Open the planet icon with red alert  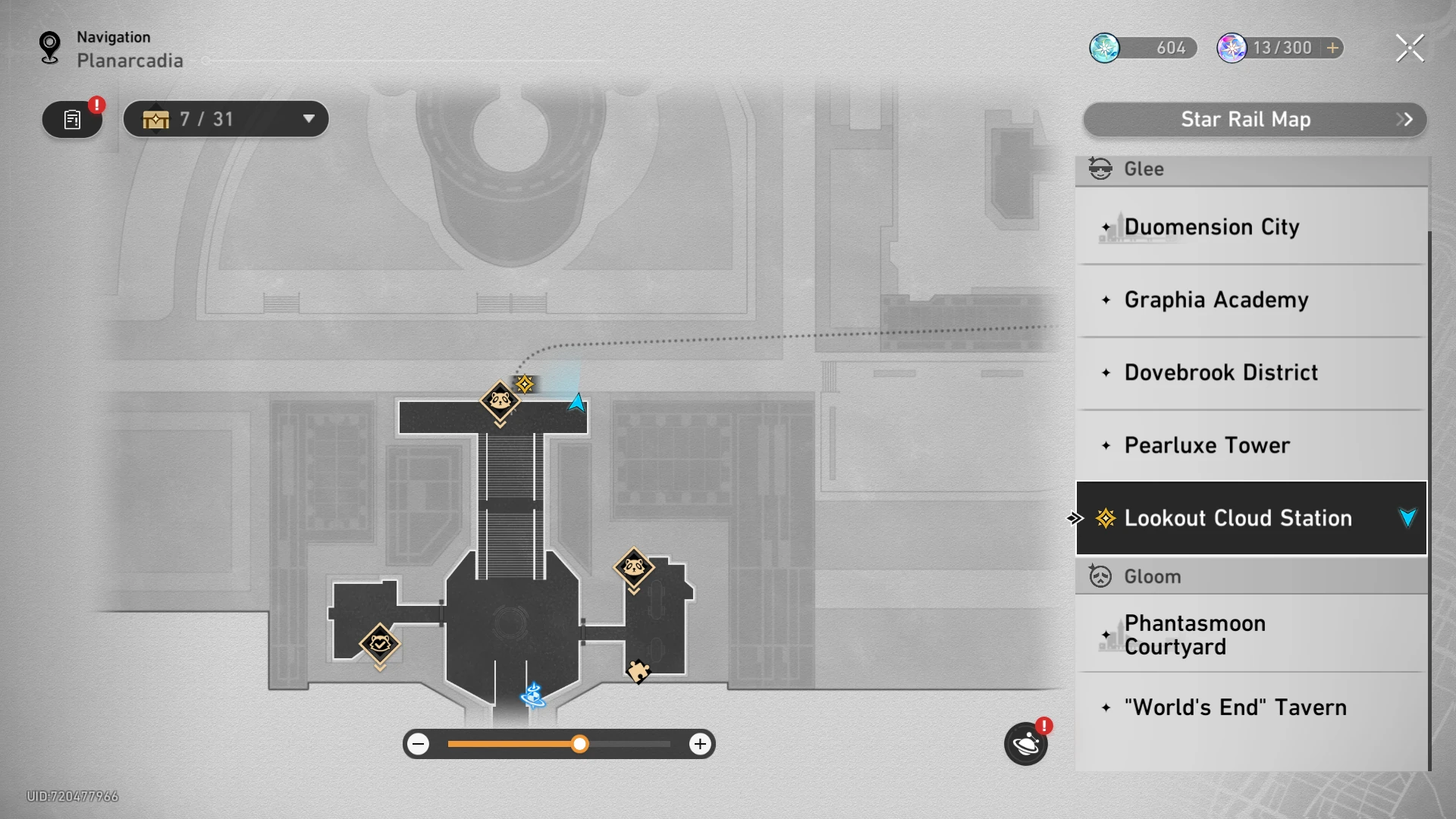click(x=1026, y=744)
